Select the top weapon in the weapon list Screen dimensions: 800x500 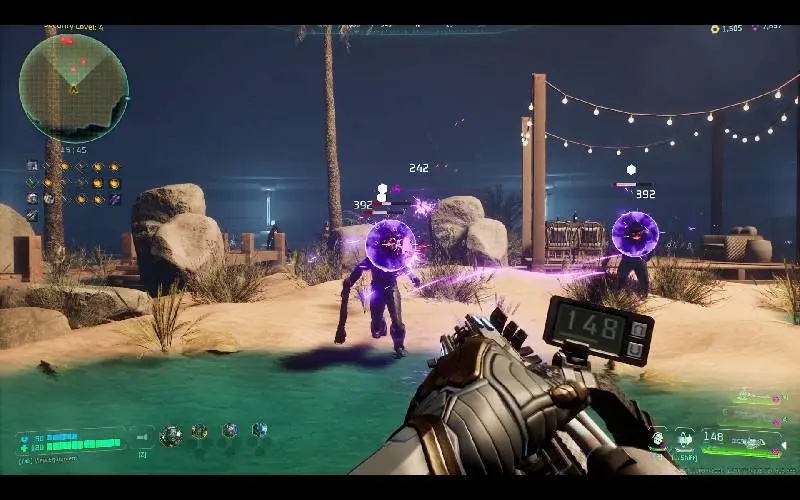pyautogui.click(x=752, y=396)
